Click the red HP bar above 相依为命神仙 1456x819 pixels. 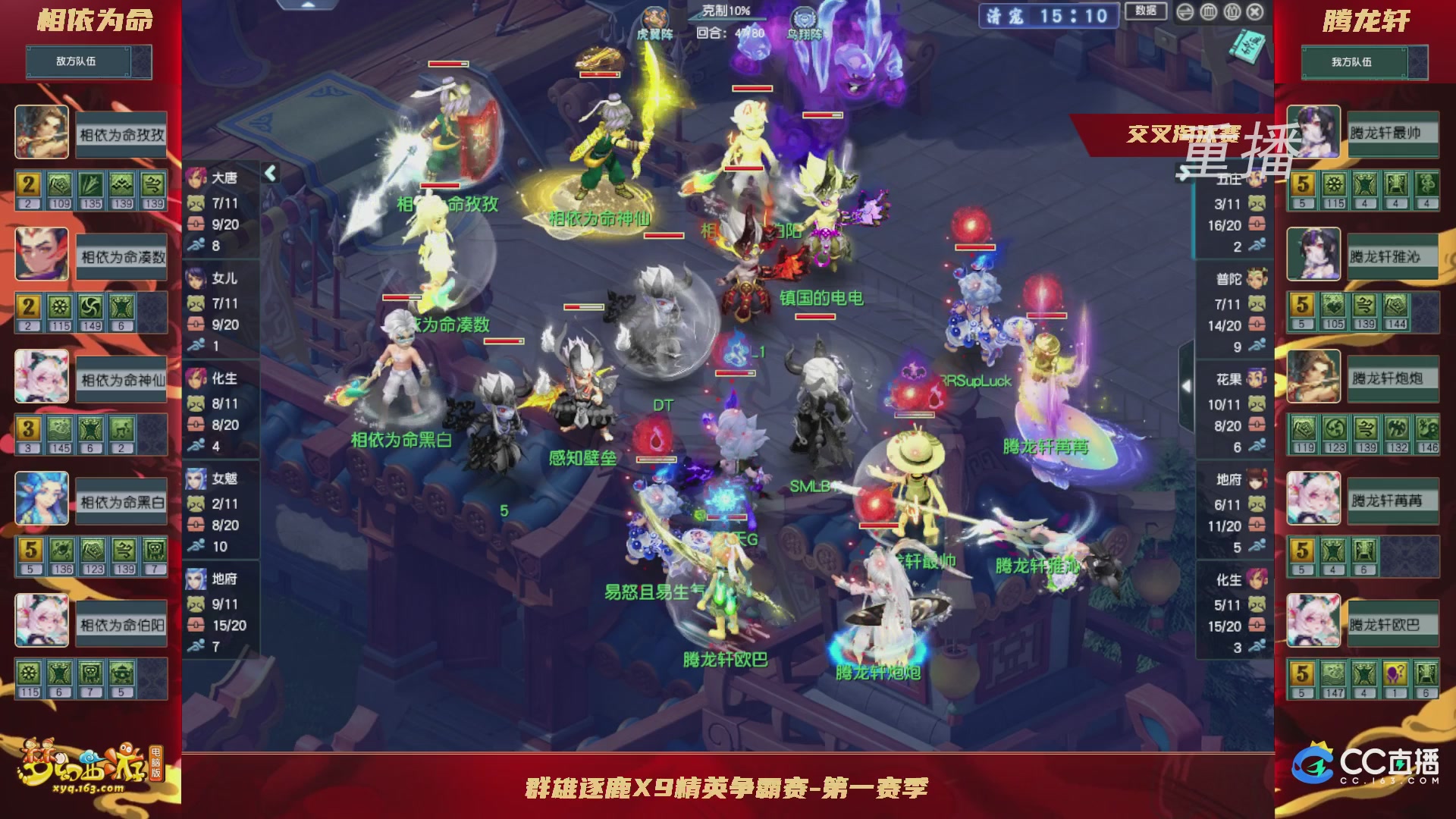598,74
